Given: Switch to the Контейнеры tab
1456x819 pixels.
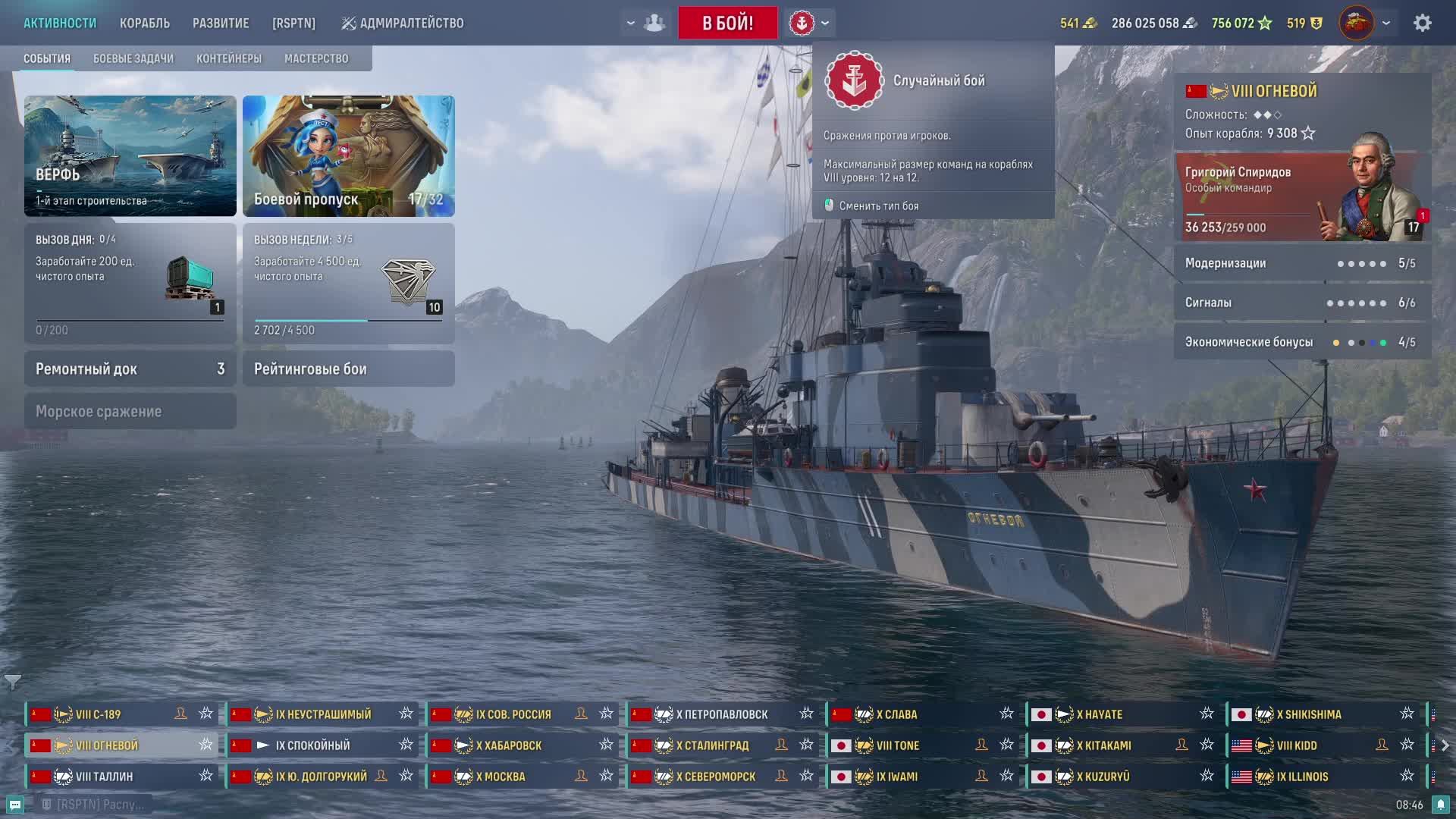Looking at the screenshot, I should click(x=229, y=58).
